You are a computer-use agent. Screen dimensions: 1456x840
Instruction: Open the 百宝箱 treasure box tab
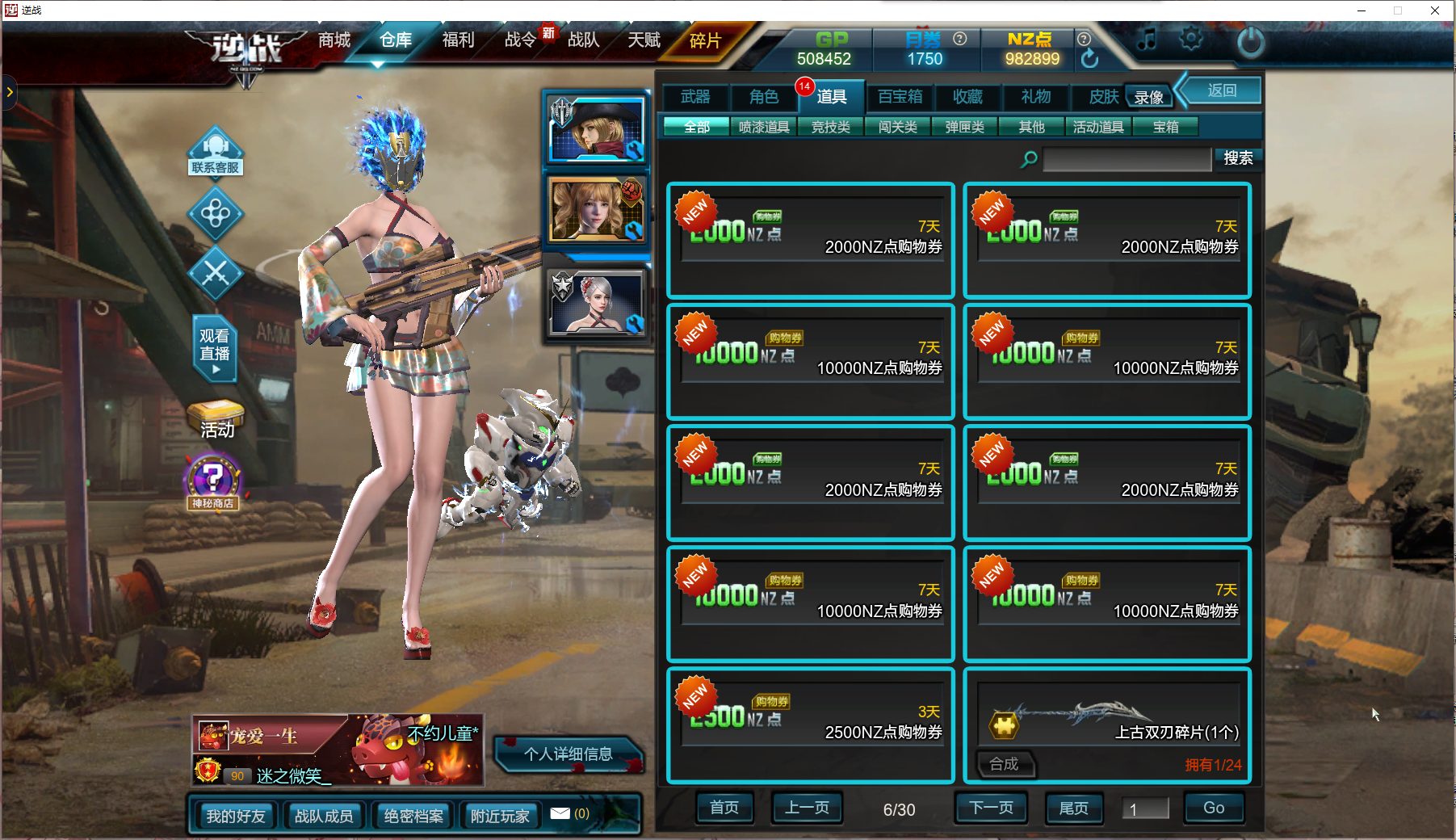tap(900, 97)
